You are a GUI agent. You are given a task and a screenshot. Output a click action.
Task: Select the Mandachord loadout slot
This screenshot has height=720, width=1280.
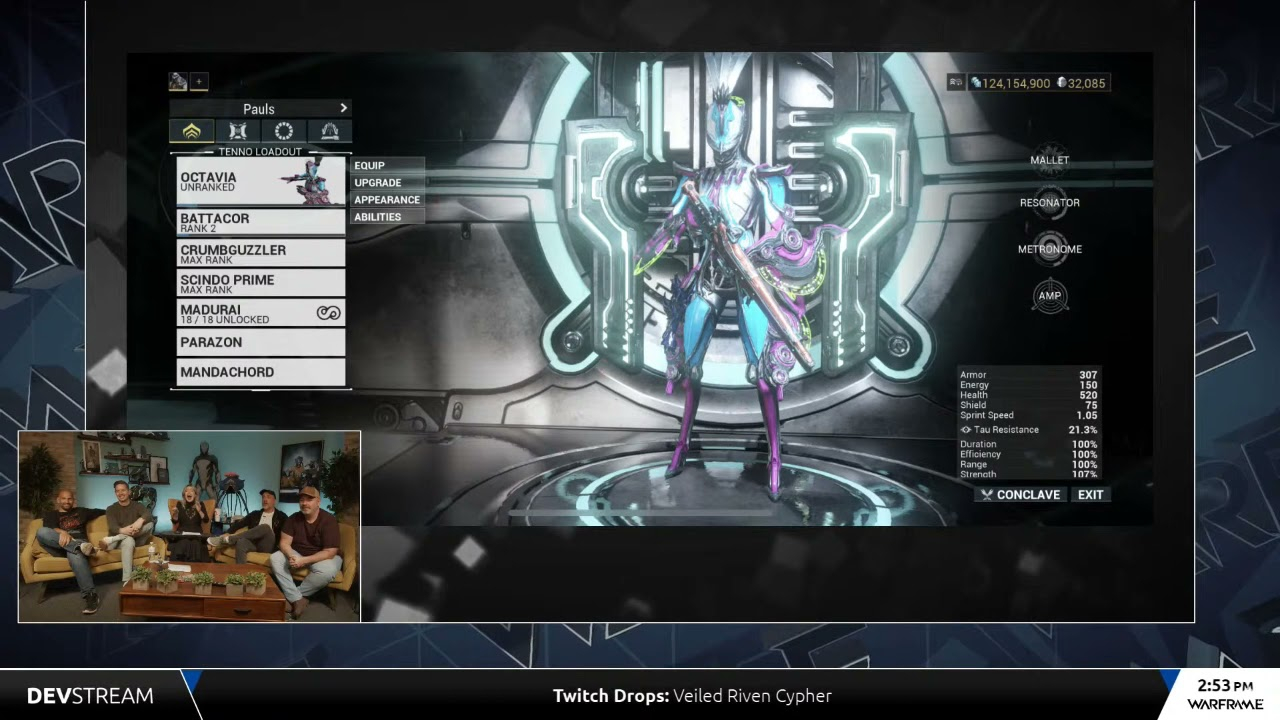260,372
